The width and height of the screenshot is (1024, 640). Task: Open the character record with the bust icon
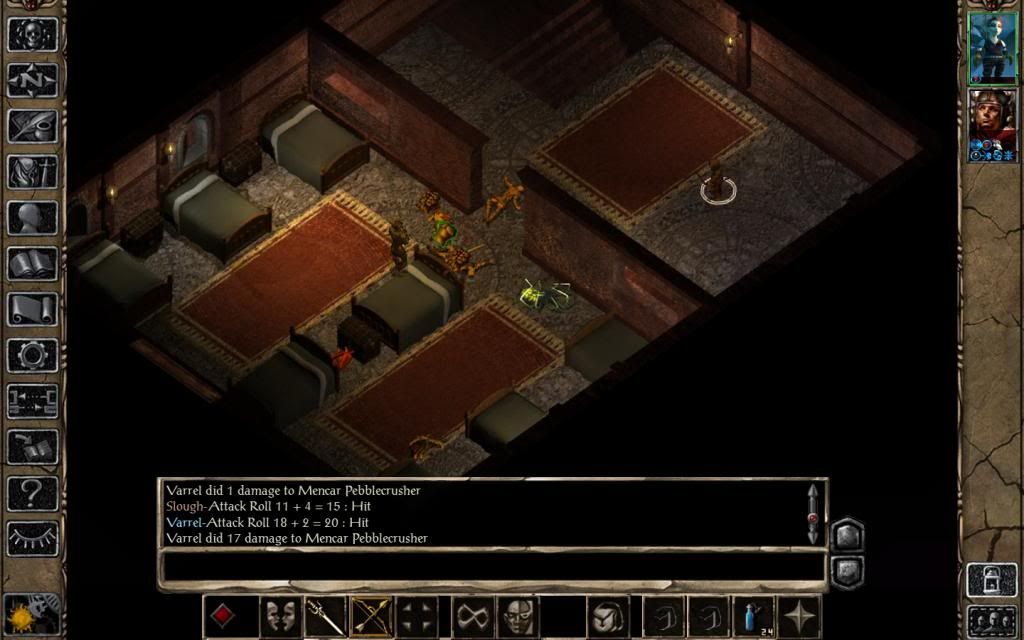pos(32,217)
